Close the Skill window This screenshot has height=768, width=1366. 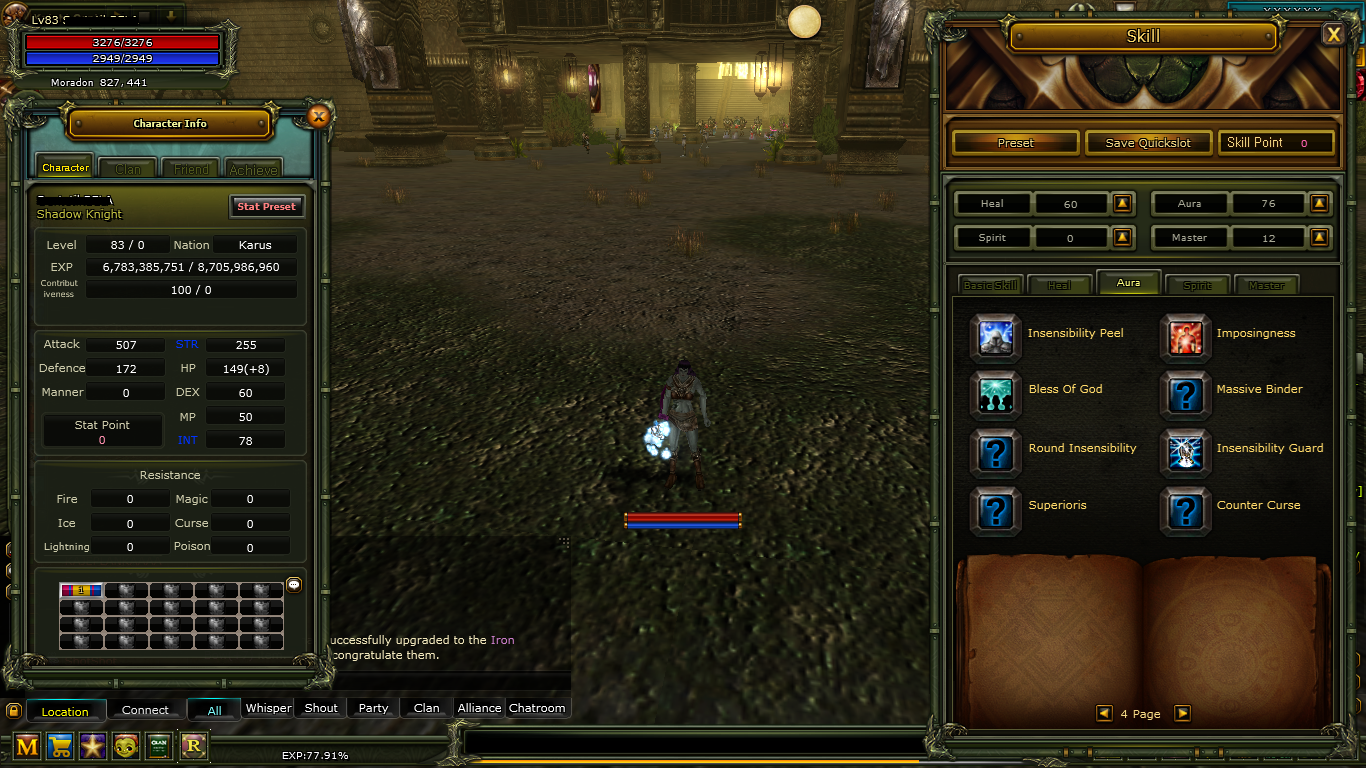coord(1333,35)
